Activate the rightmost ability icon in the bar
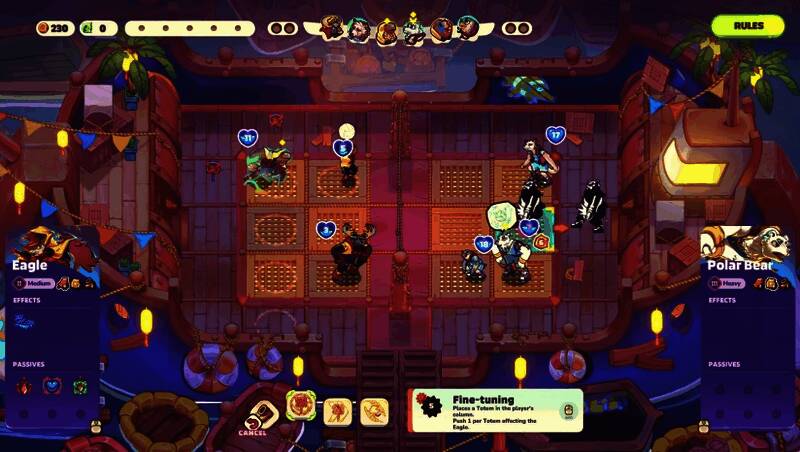 point(374,409)
